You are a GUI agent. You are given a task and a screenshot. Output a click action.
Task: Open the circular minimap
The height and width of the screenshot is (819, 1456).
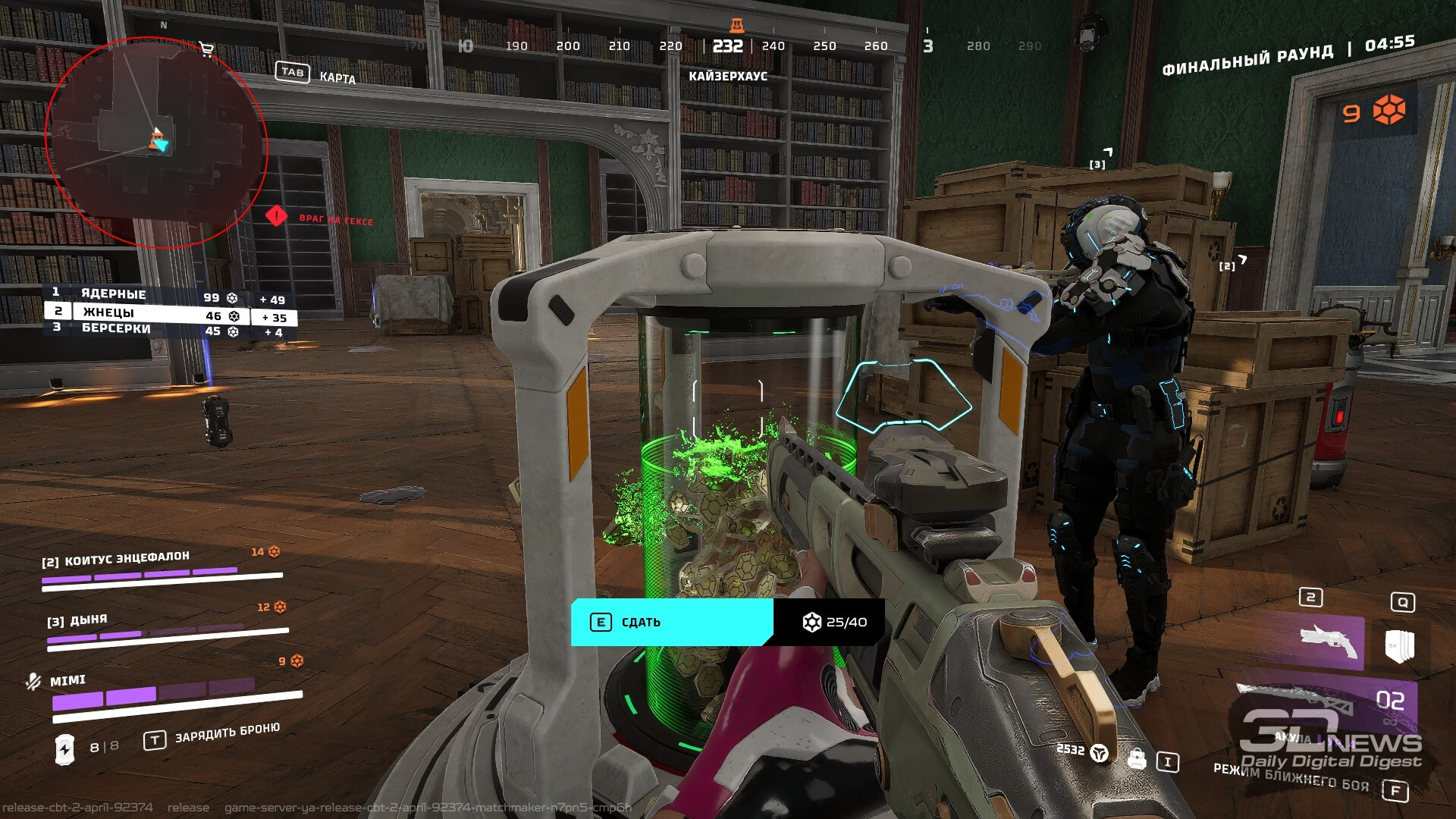point(155,143)
